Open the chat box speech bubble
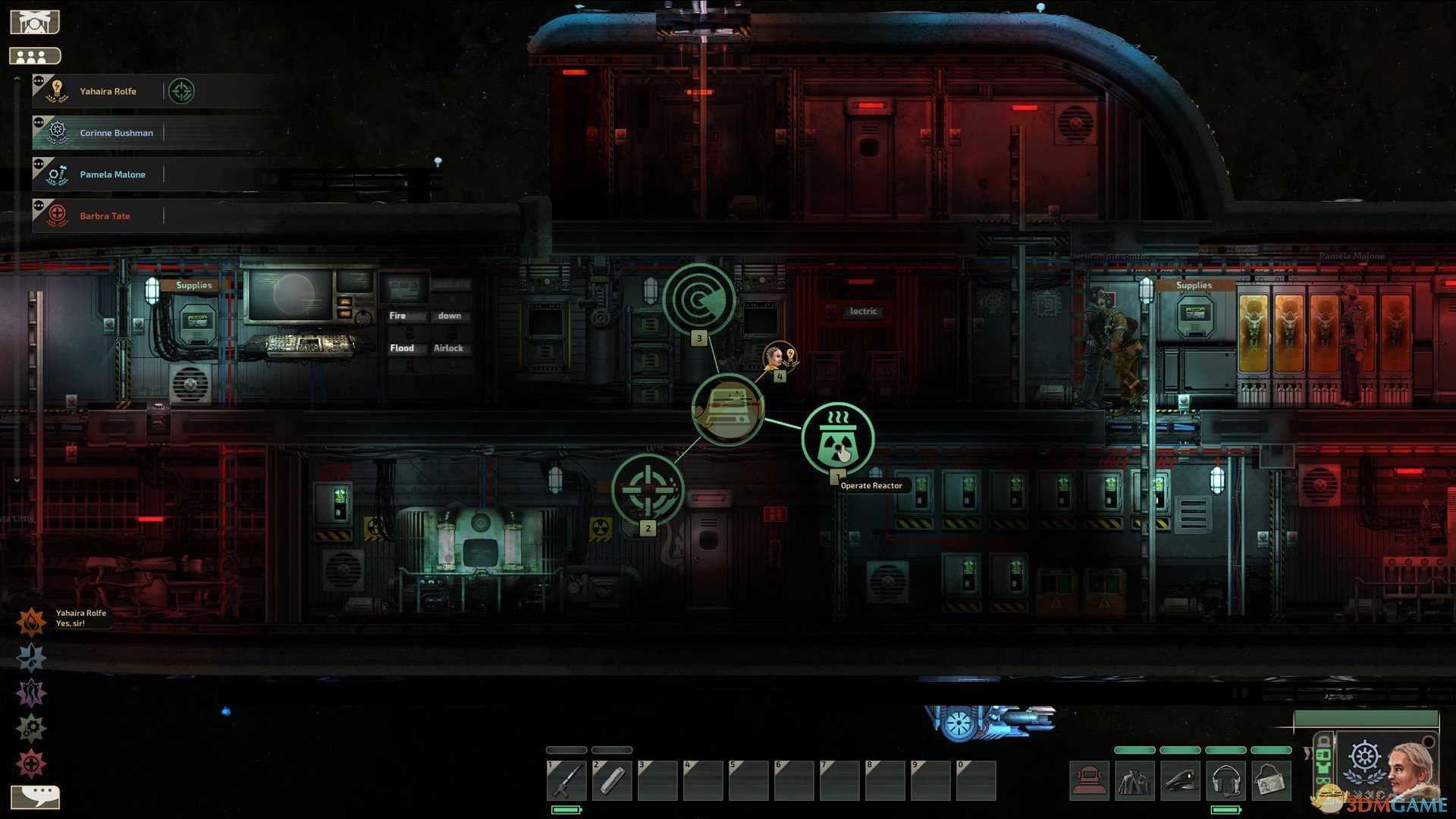This screenshot has width=1456, height=819. click(x=35, y=796)
